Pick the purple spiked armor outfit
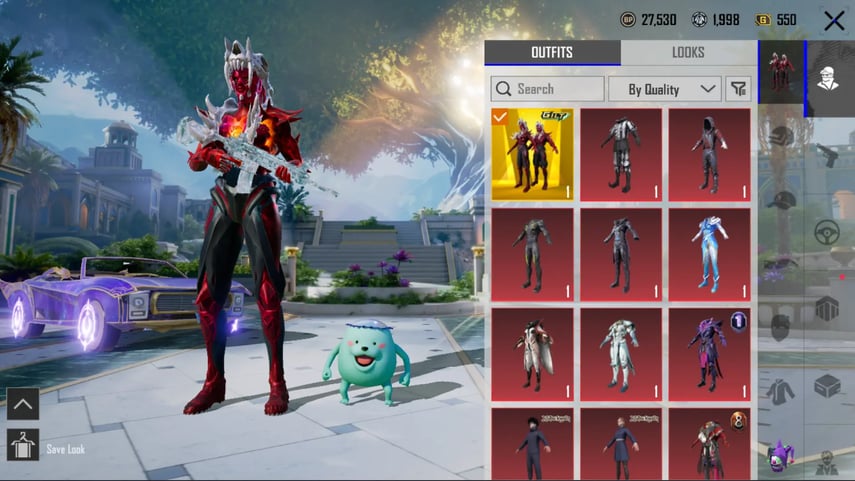Viewport: 855px width, 481px height. [709, 354]
